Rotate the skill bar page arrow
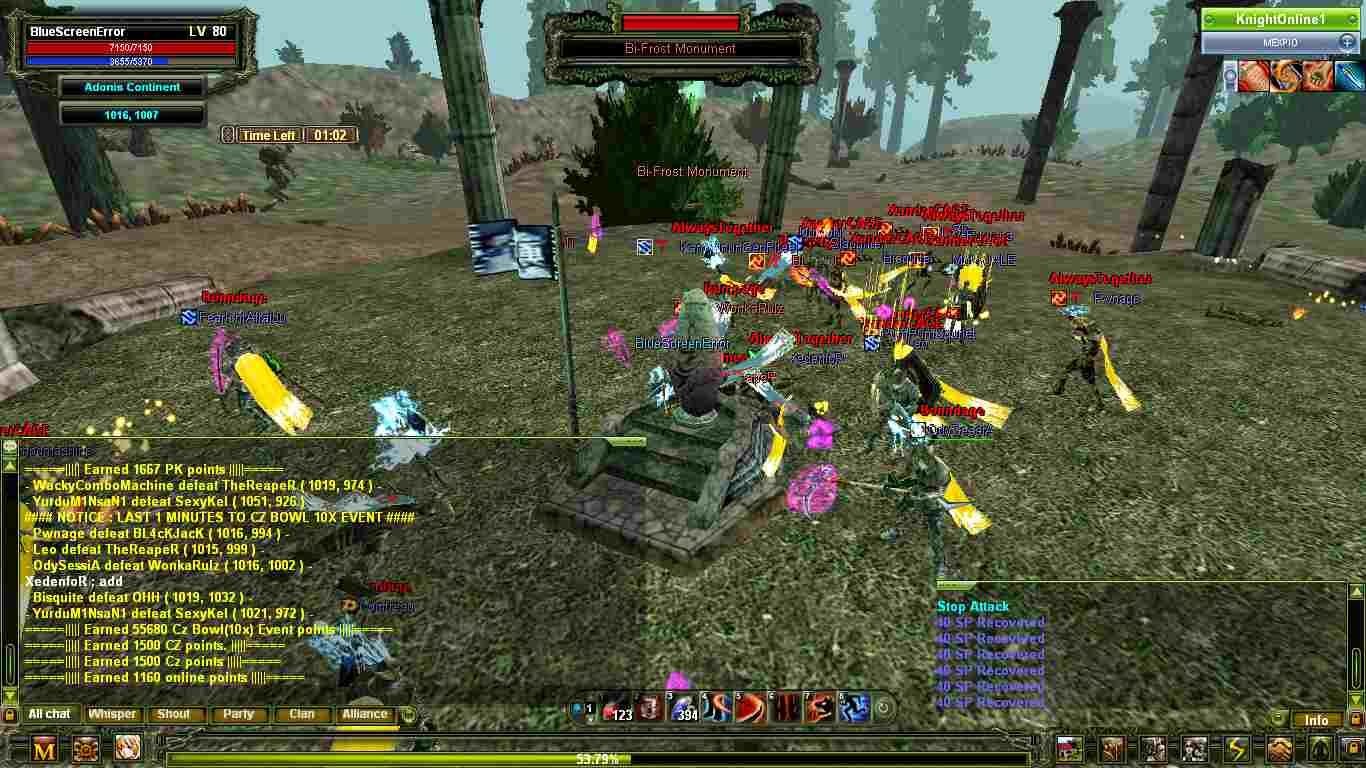This screenshot has height=768, width=1366. click(884, 710)
